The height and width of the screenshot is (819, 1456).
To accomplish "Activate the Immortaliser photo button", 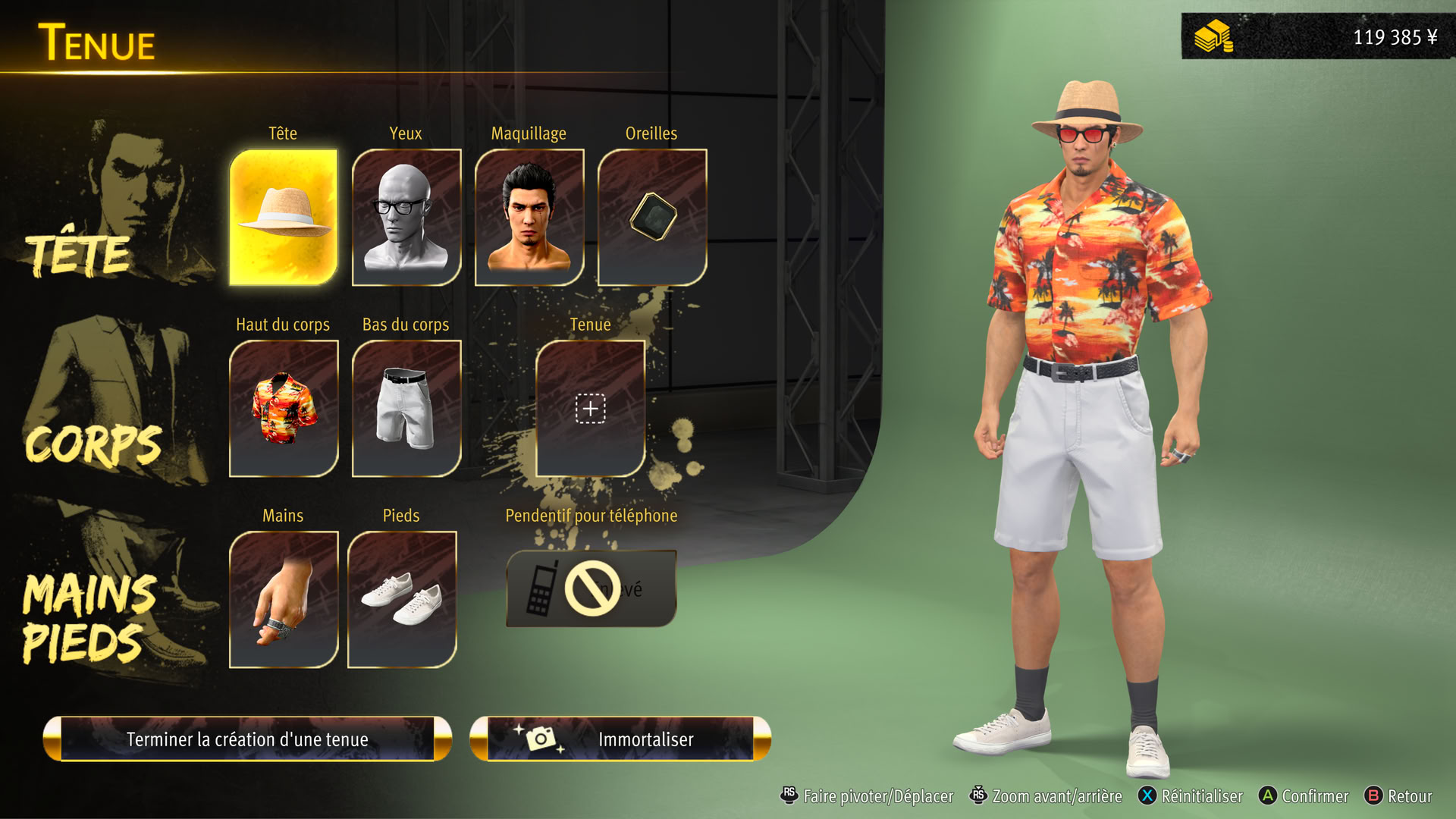I will [620, 739].
